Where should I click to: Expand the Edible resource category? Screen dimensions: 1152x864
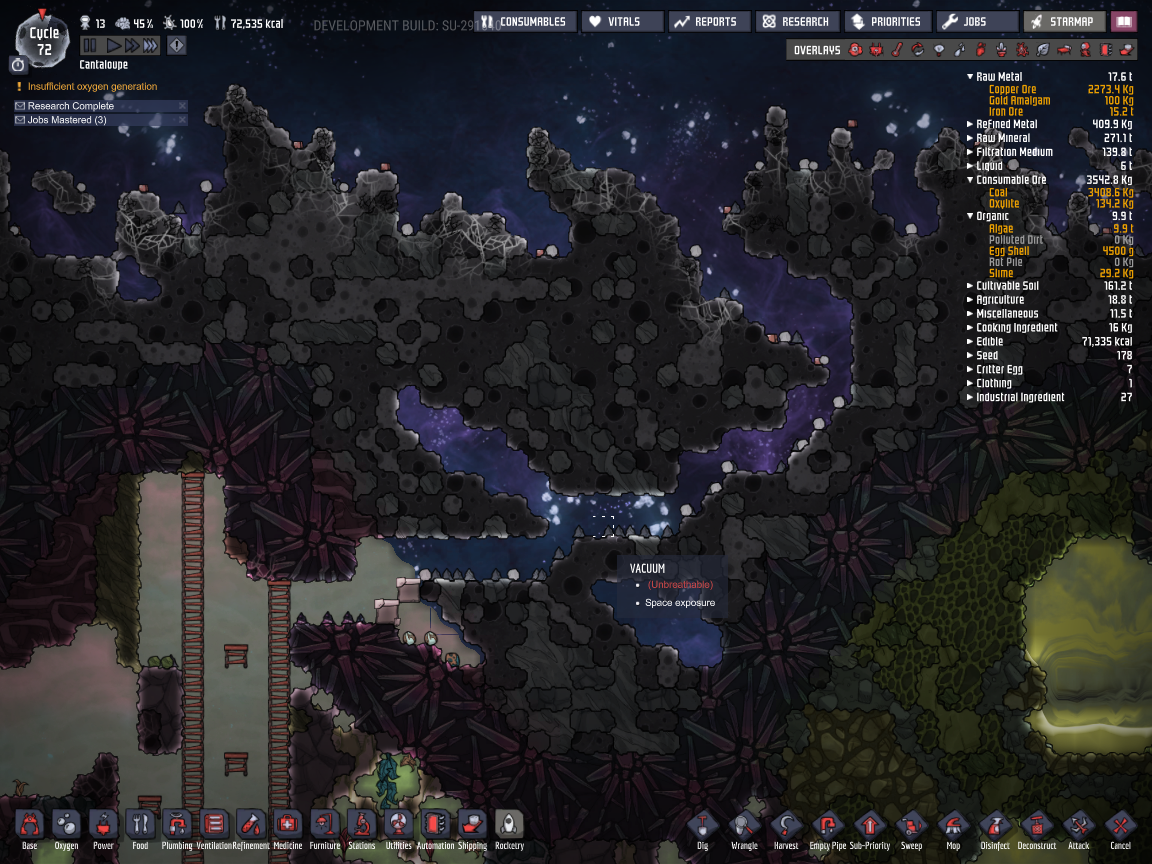pos(970,341)
